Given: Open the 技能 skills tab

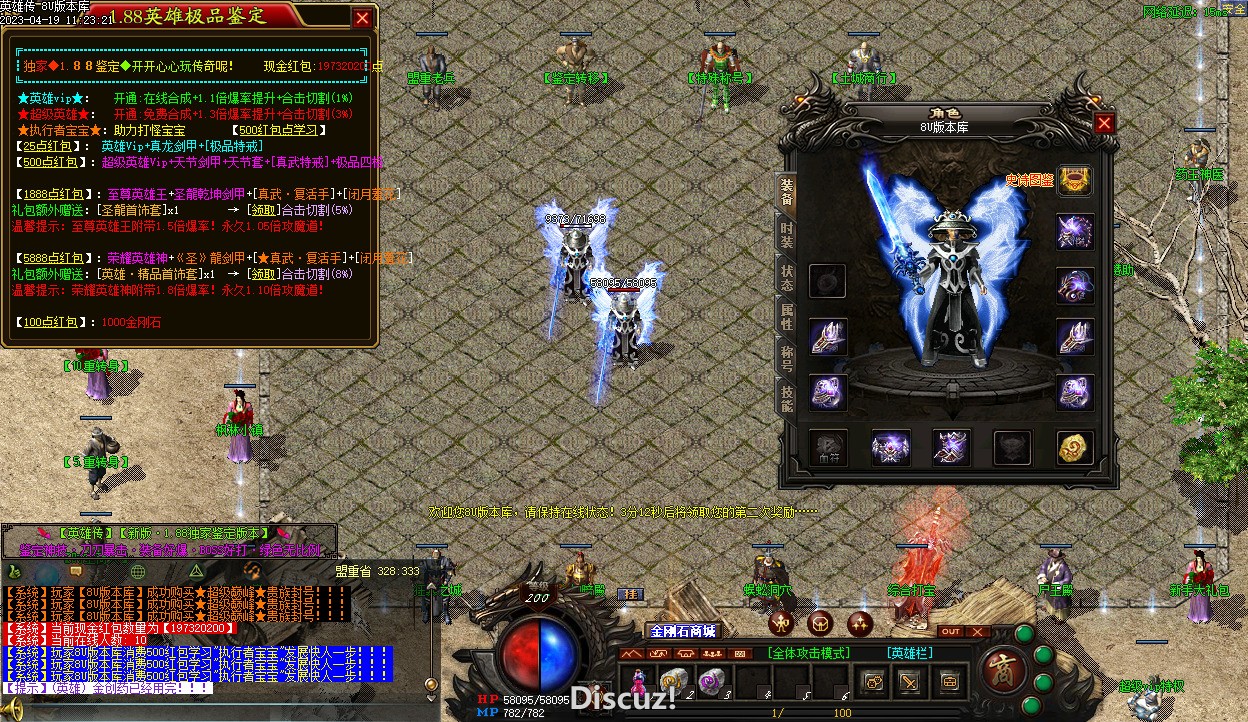Looking at the screenshot, I should pos(787,399).
